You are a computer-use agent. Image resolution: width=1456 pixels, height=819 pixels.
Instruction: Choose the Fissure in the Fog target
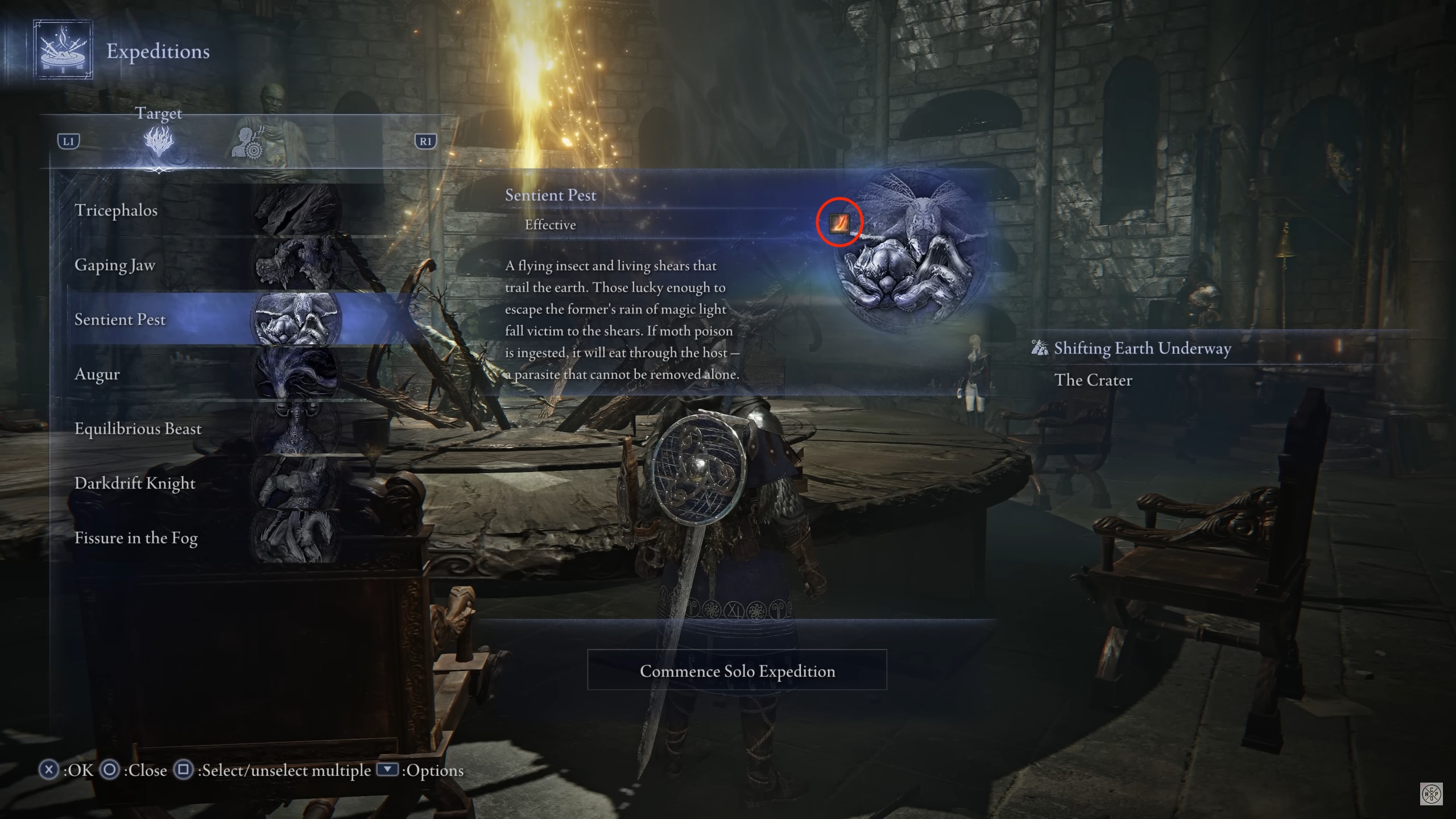point(205,538)
